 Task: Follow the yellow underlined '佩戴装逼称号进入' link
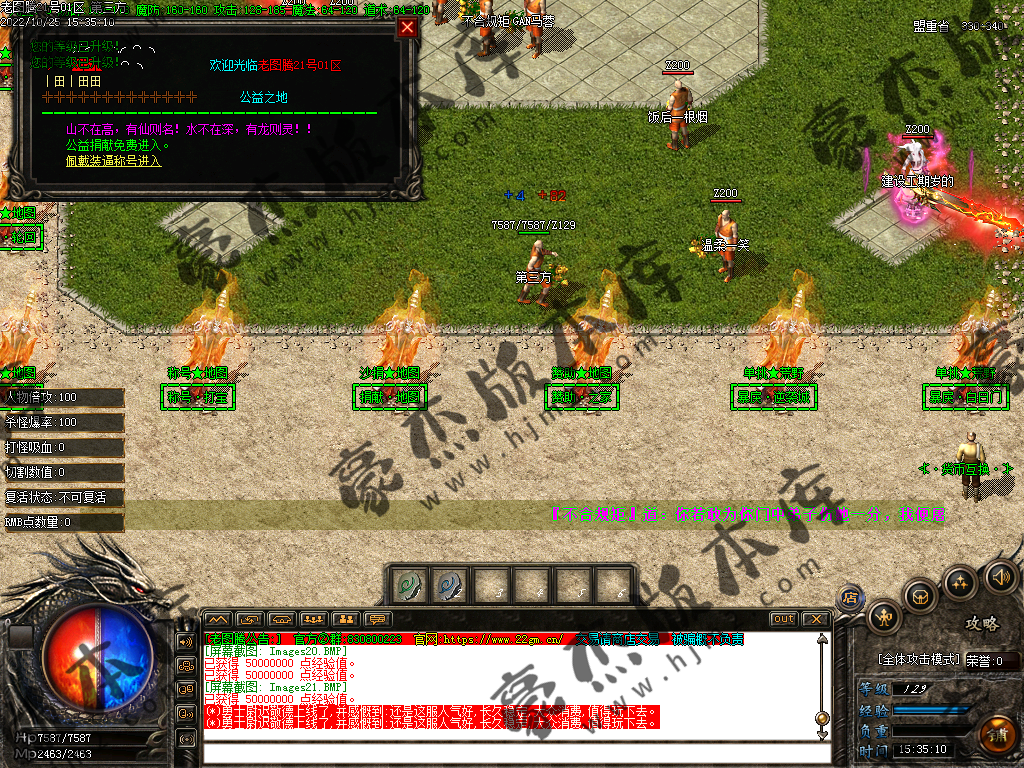coord(113,160)
